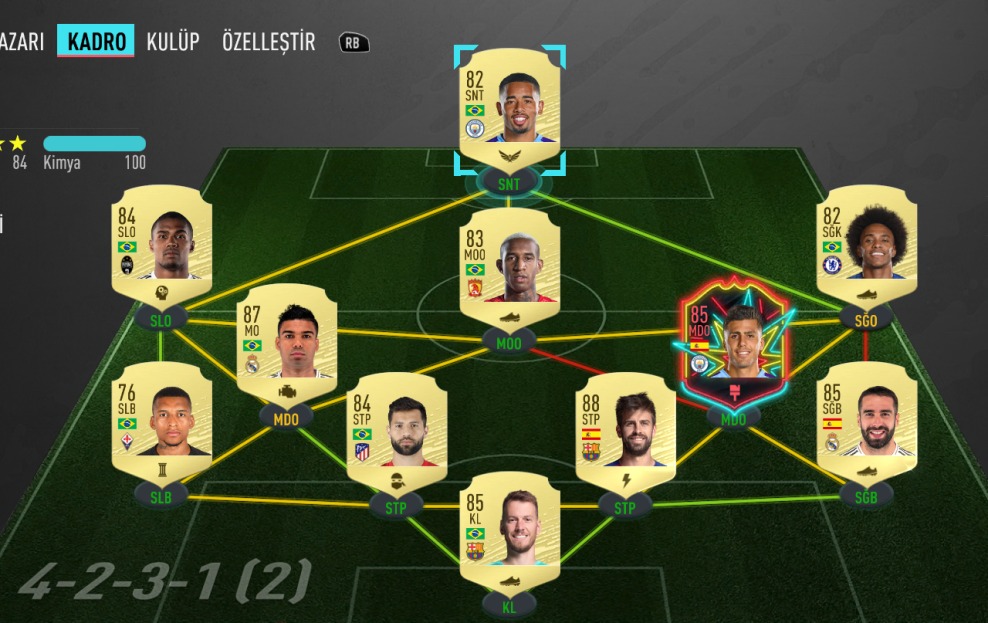Select the 82-rated SNT striker card
Image resolution: width=988 pixels, height=623 pixels.
tap(509, 107)
